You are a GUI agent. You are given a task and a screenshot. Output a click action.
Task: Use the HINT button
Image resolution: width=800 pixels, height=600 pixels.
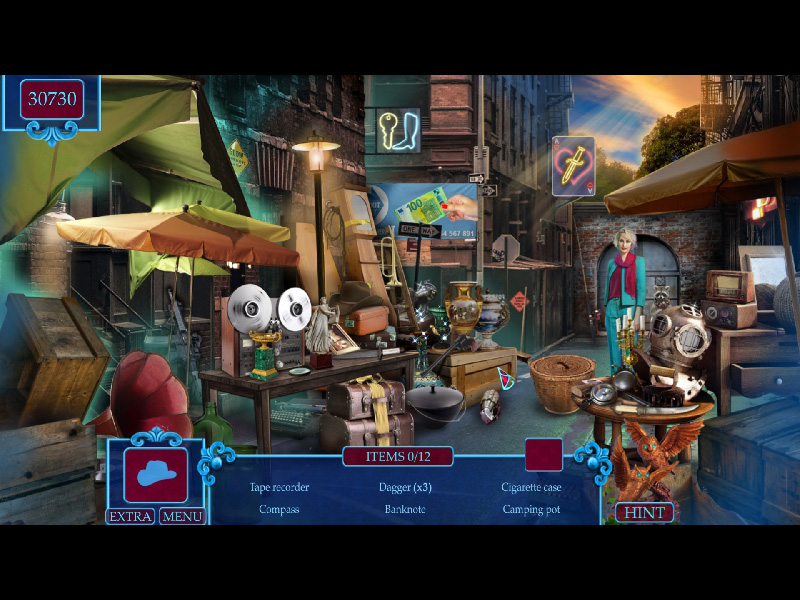click(x=644, y=512)
